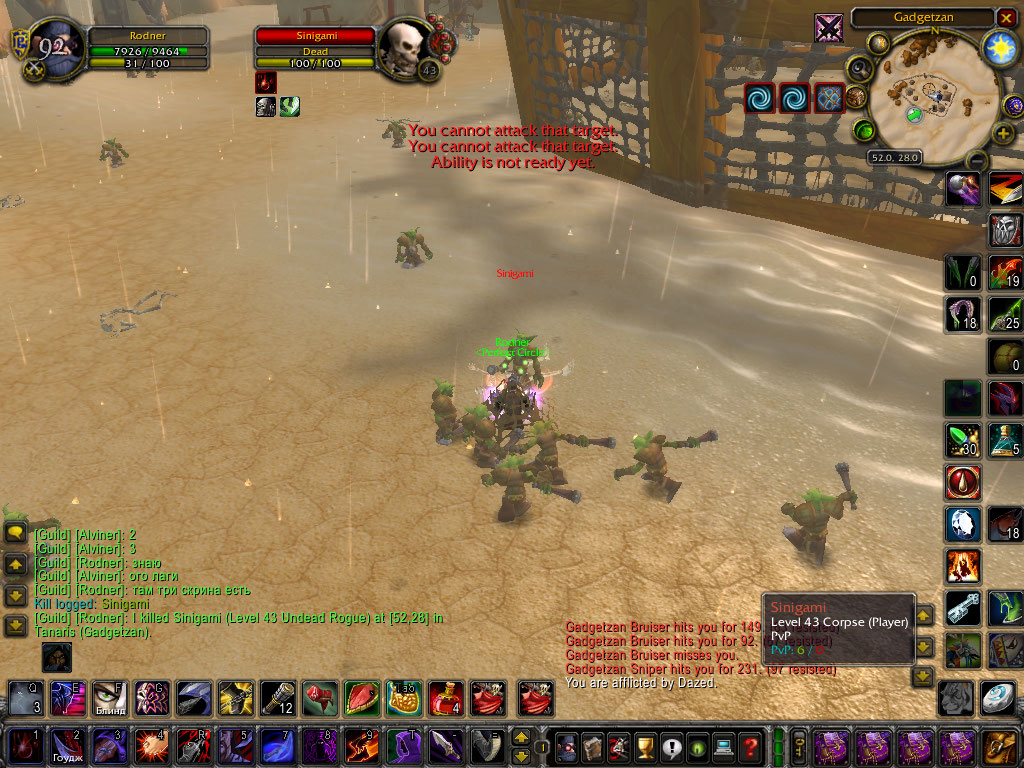Open the computer main menu button
This screenshot has height=768, width=1024.
click(x=723, y=746)
